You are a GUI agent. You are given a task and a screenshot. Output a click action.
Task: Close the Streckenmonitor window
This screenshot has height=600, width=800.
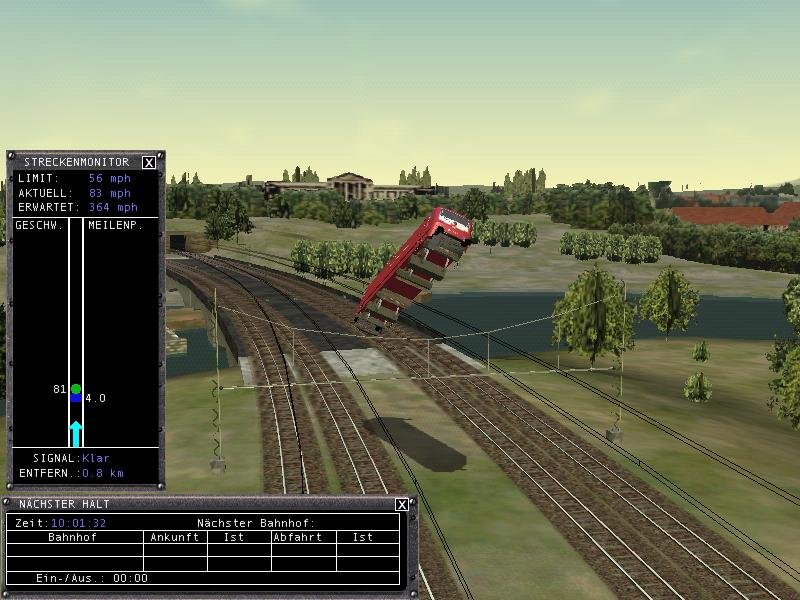point(149,162)
